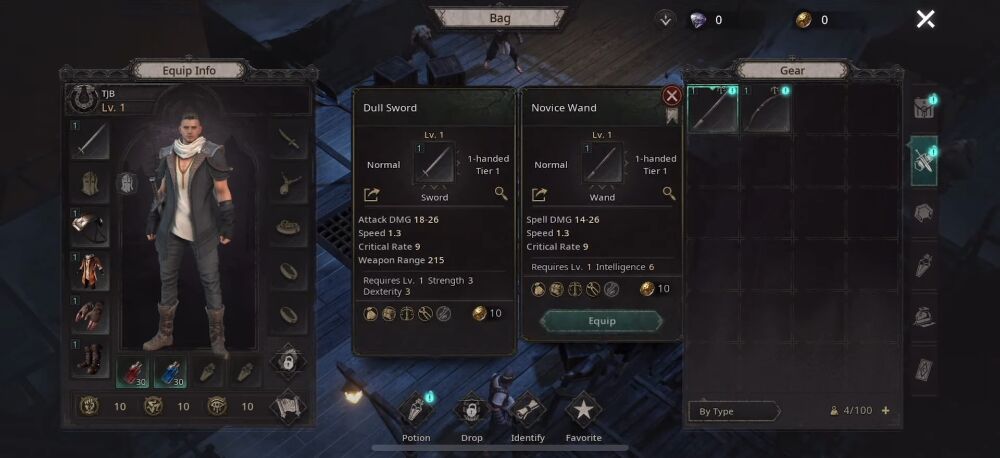The image size is (1000, 458).
Task: Expand bag capacity with the plus button
Action: (885, 411)
